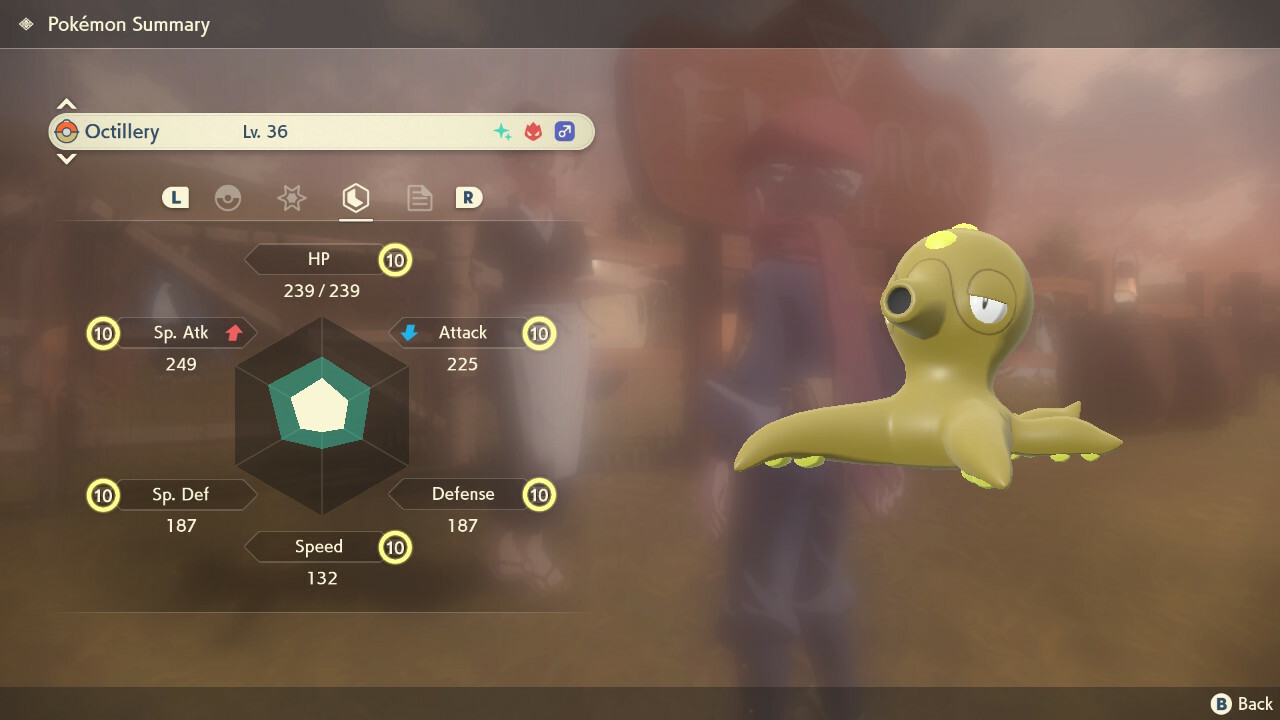This screenshot has height=720, width=1280.
Task: Select the HP stat label
Action: tap(318, 260)
